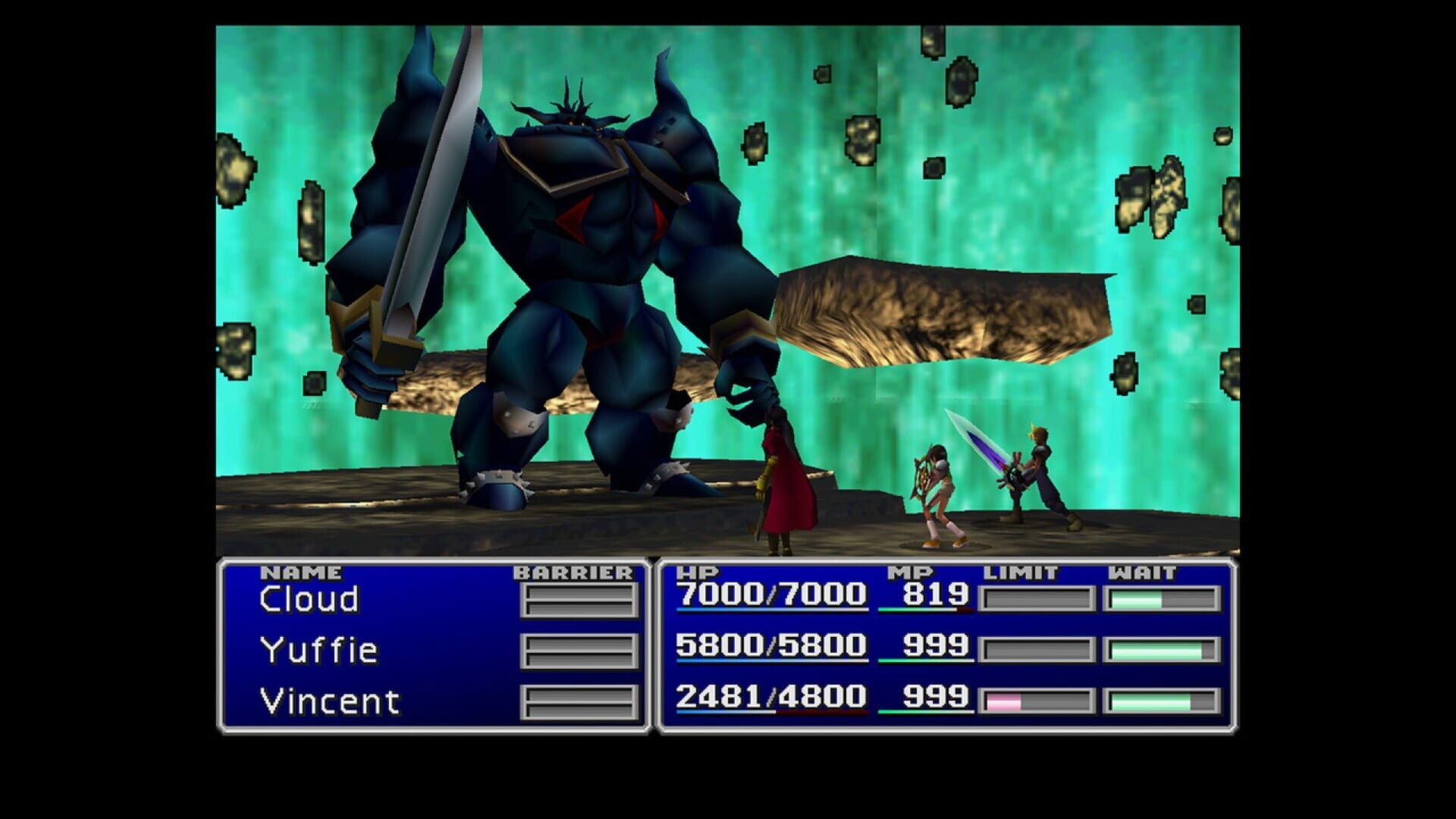Click Vincent's filling pink Limit gauge
Viewport: 1456px width, 819px height.
(1006, 701)
